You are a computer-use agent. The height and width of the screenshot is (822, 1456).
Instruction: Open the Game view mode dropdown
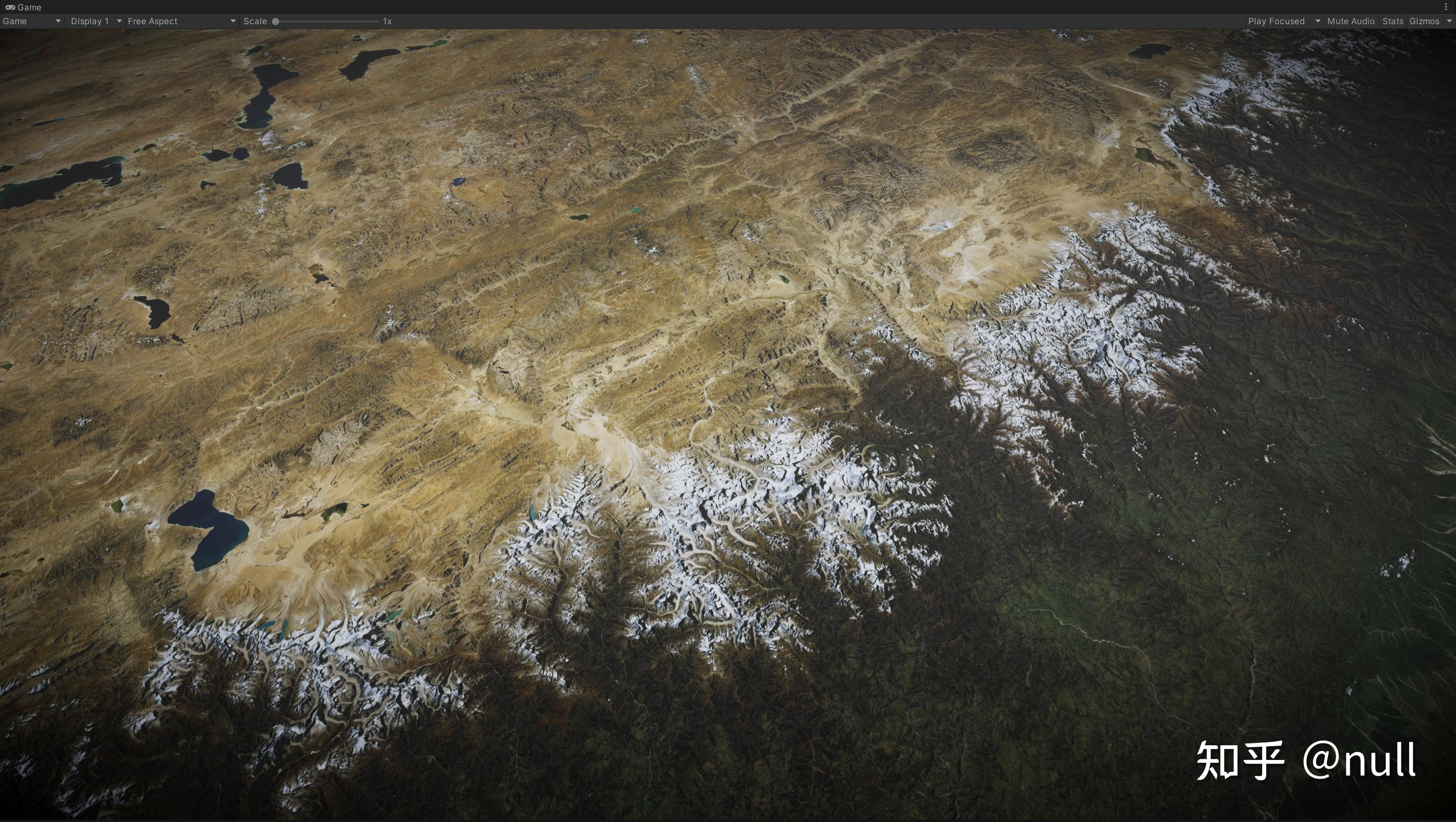31,21
